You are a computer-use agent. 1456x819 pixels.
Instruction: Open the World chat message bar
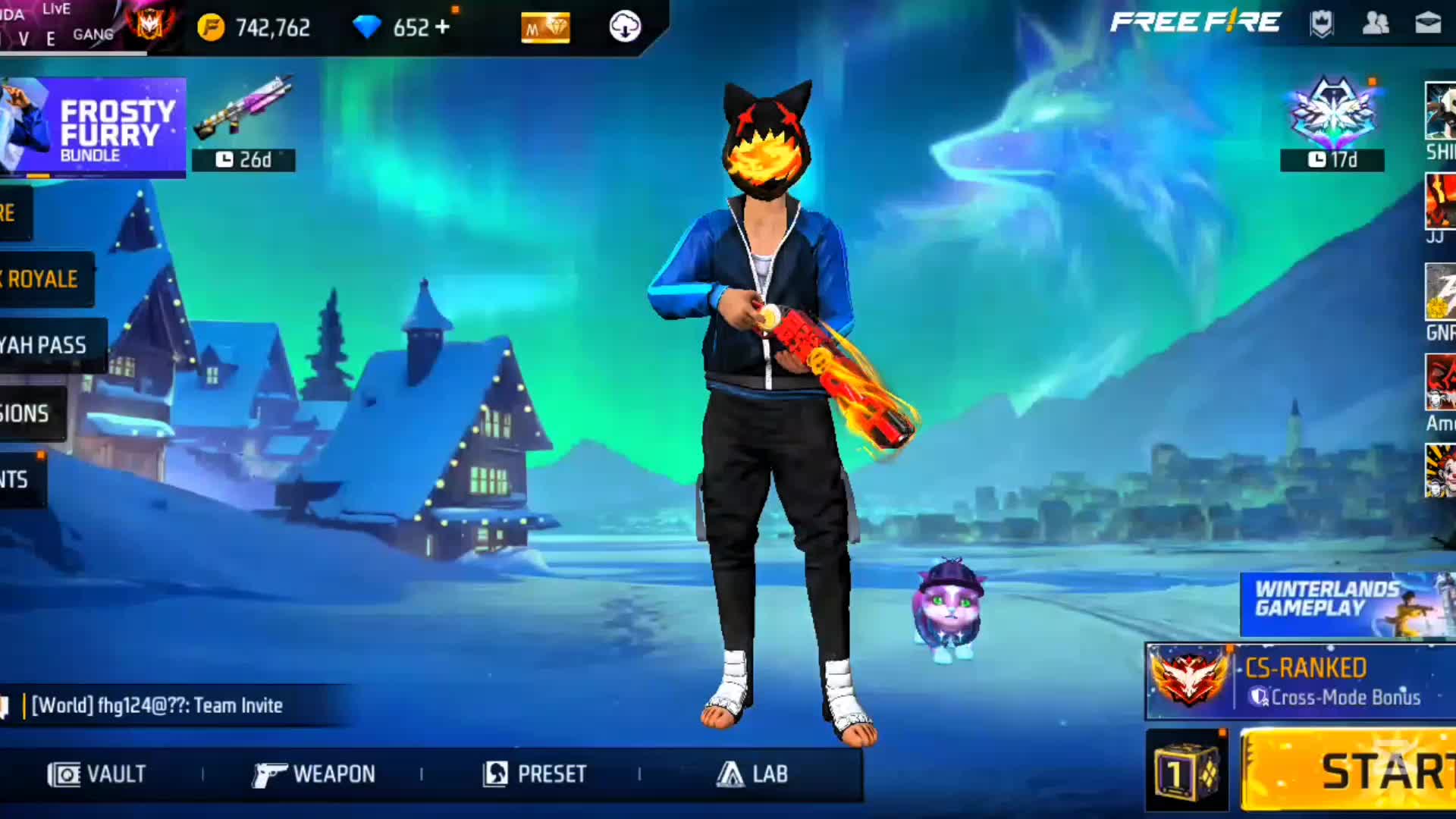174,705
